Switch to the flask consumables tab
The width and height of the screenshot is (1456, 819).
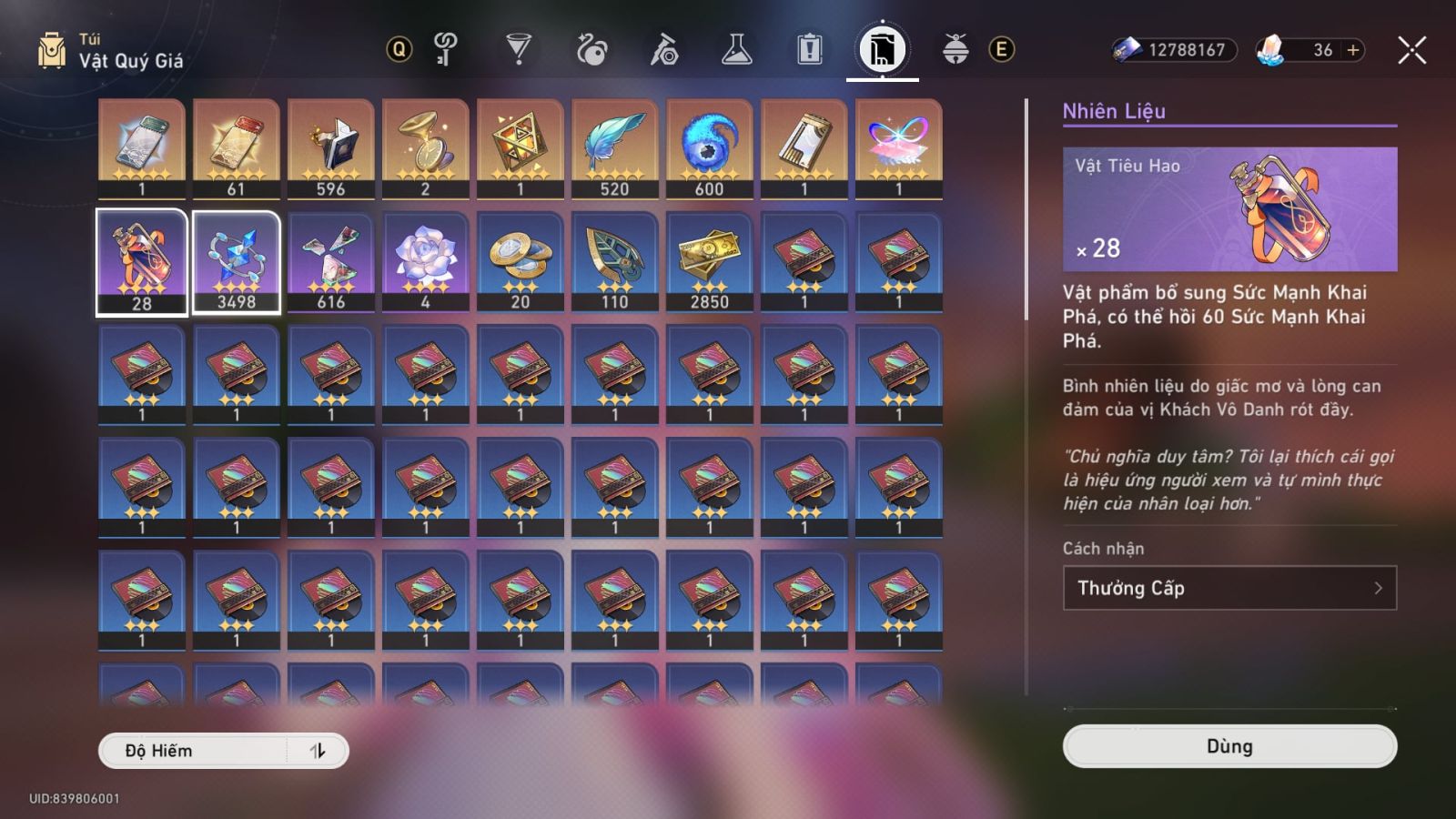(736, 49)
